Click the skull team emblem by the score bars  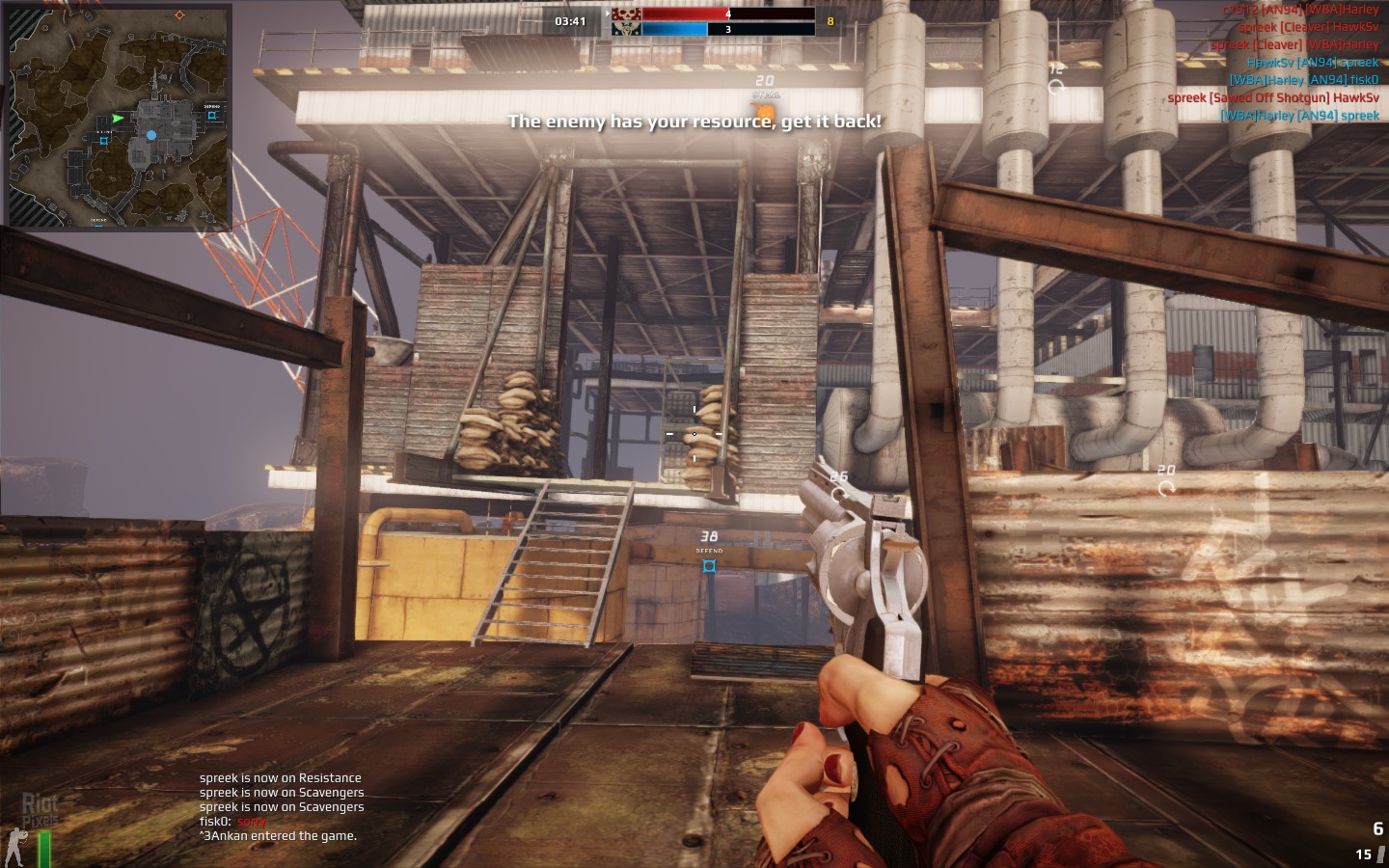tap(626, 20)
